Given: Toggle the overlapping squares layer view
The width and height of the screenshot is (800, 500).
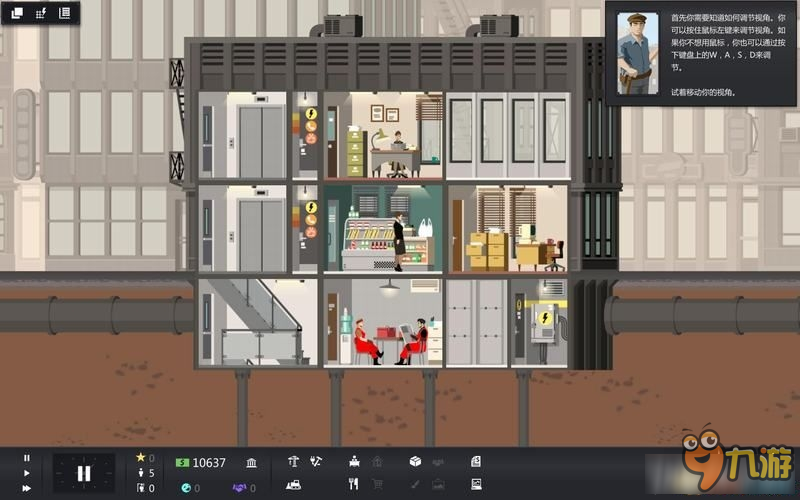Looking at the screenshot, I should pyautogui.click(x=17, y=13).
